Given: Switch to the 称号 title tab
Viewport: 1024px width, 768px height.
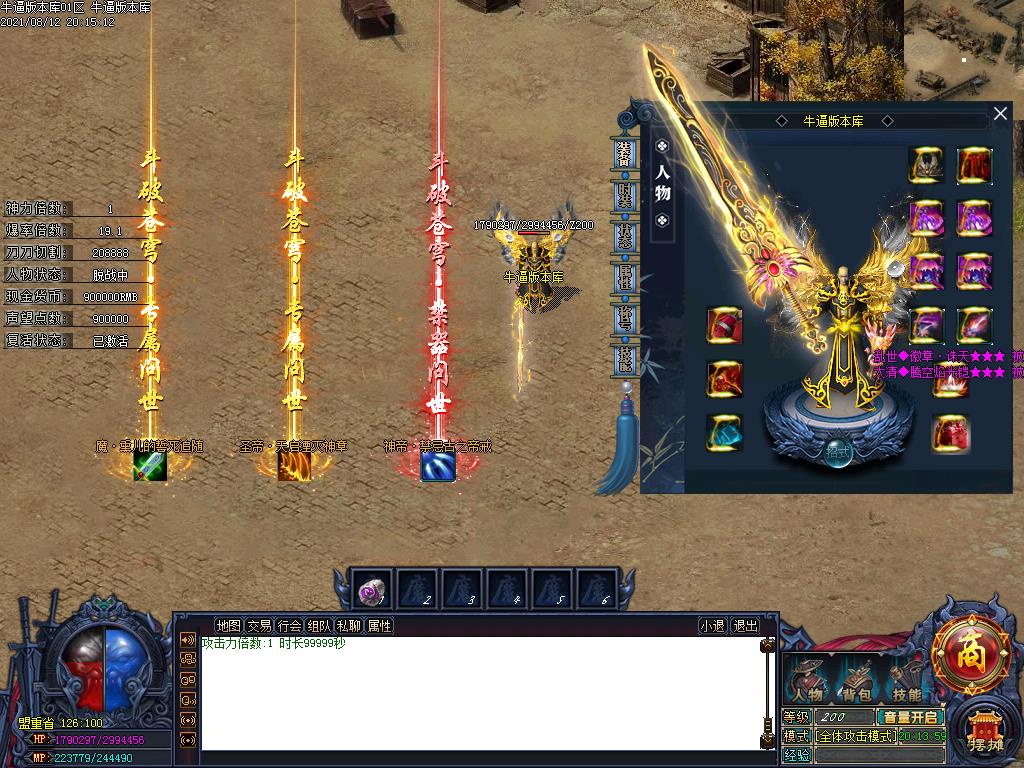Looking at the screenshot, I should coord(624,317).
